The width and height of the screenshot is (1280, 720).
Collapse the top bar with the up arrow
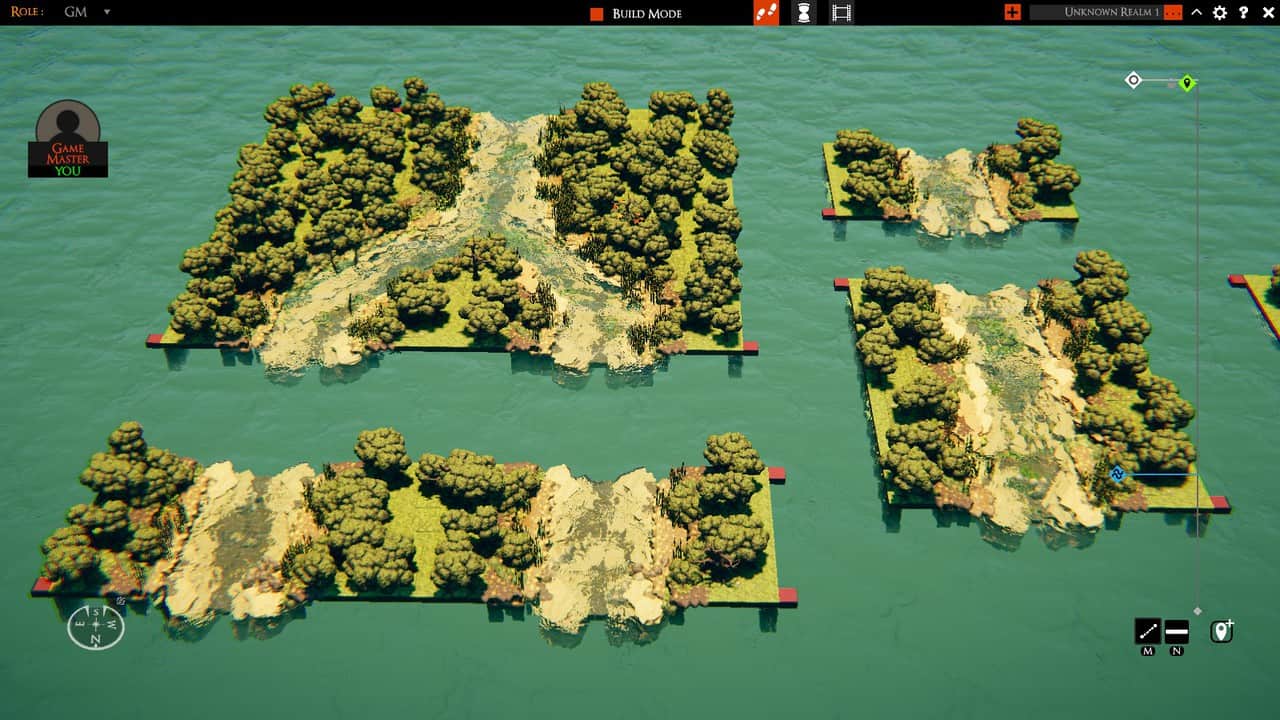(1196, 13)
